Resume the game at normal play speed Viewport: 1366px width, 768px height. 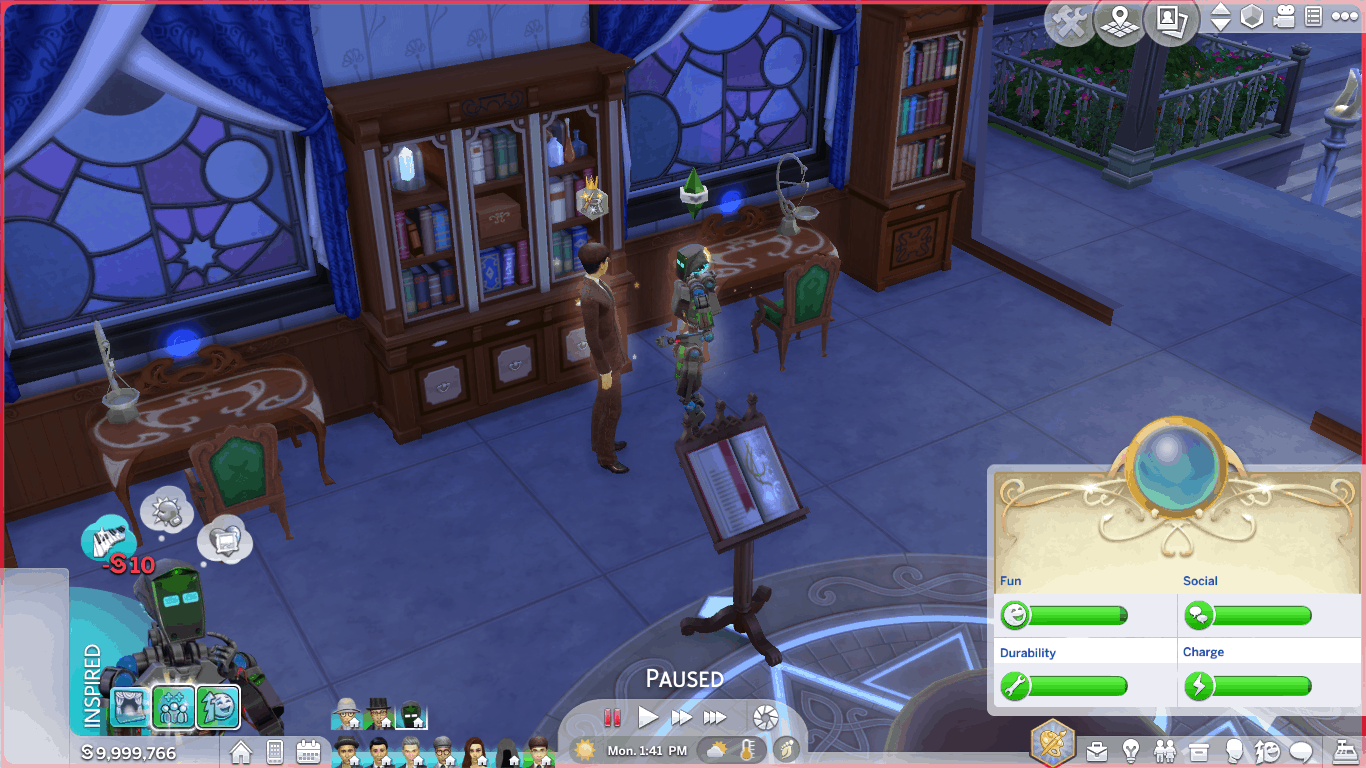point(648,717)
